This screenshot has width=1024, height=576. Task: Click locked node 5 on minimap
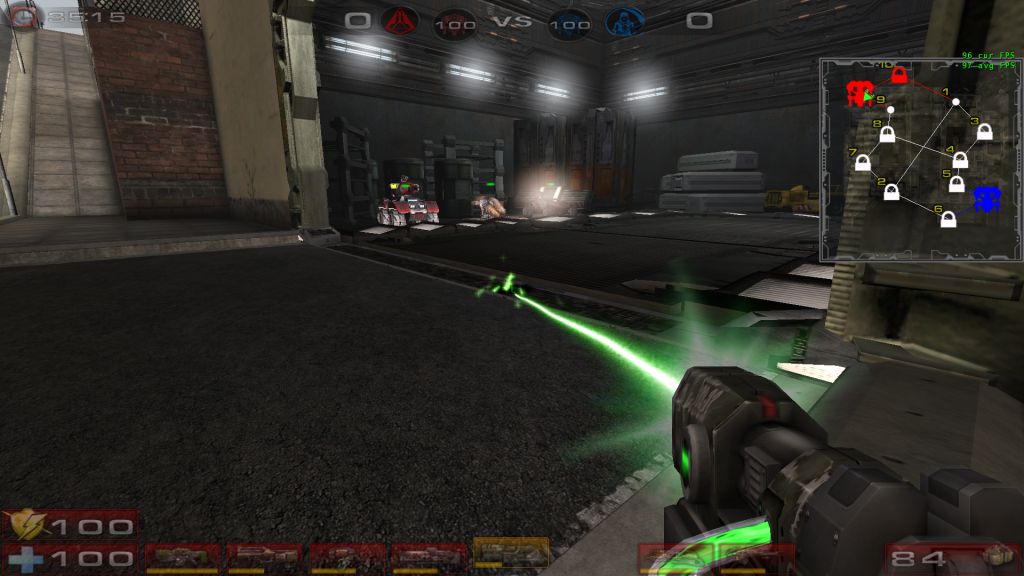pos(956,185)
